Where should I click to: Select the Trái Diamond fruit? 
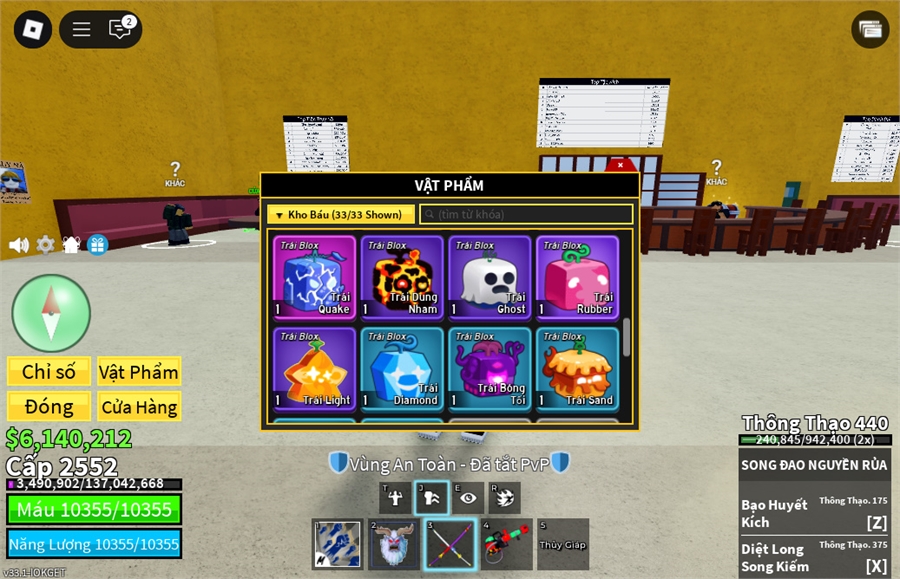(402, 369)
